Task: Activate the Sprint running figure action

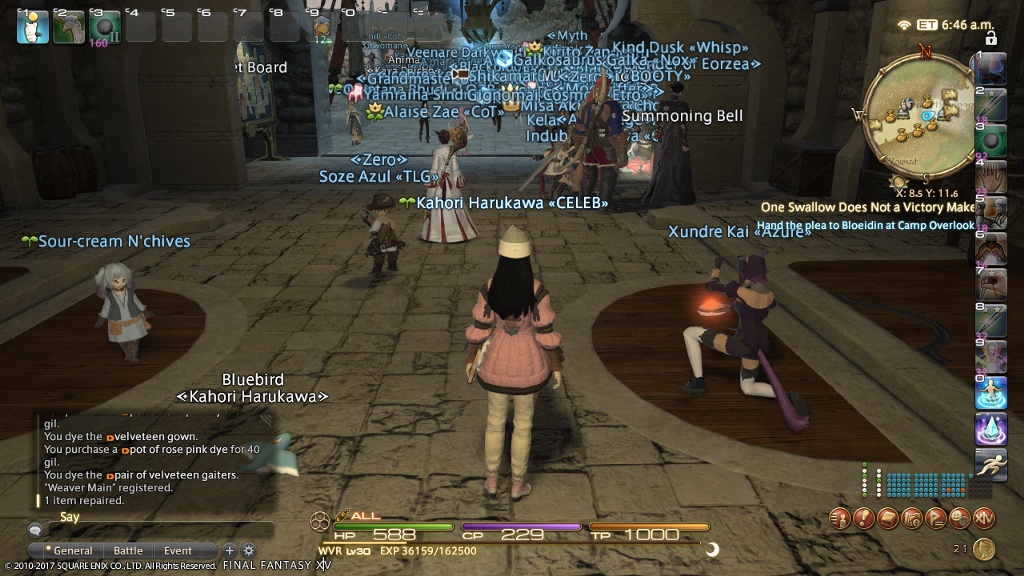Action: coord(990,465)
